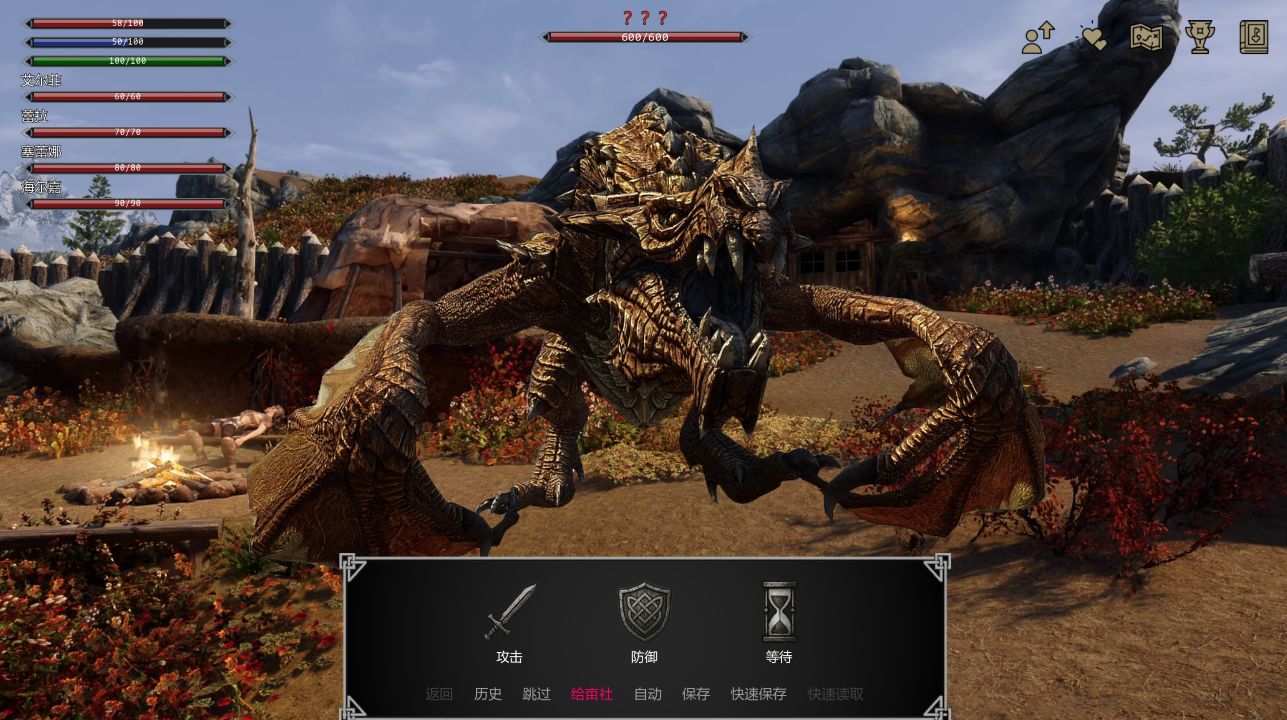Viewport: 1287px width, 720px height.
Task: Open the history (历史) menu
Action: [x=488, y=694]
